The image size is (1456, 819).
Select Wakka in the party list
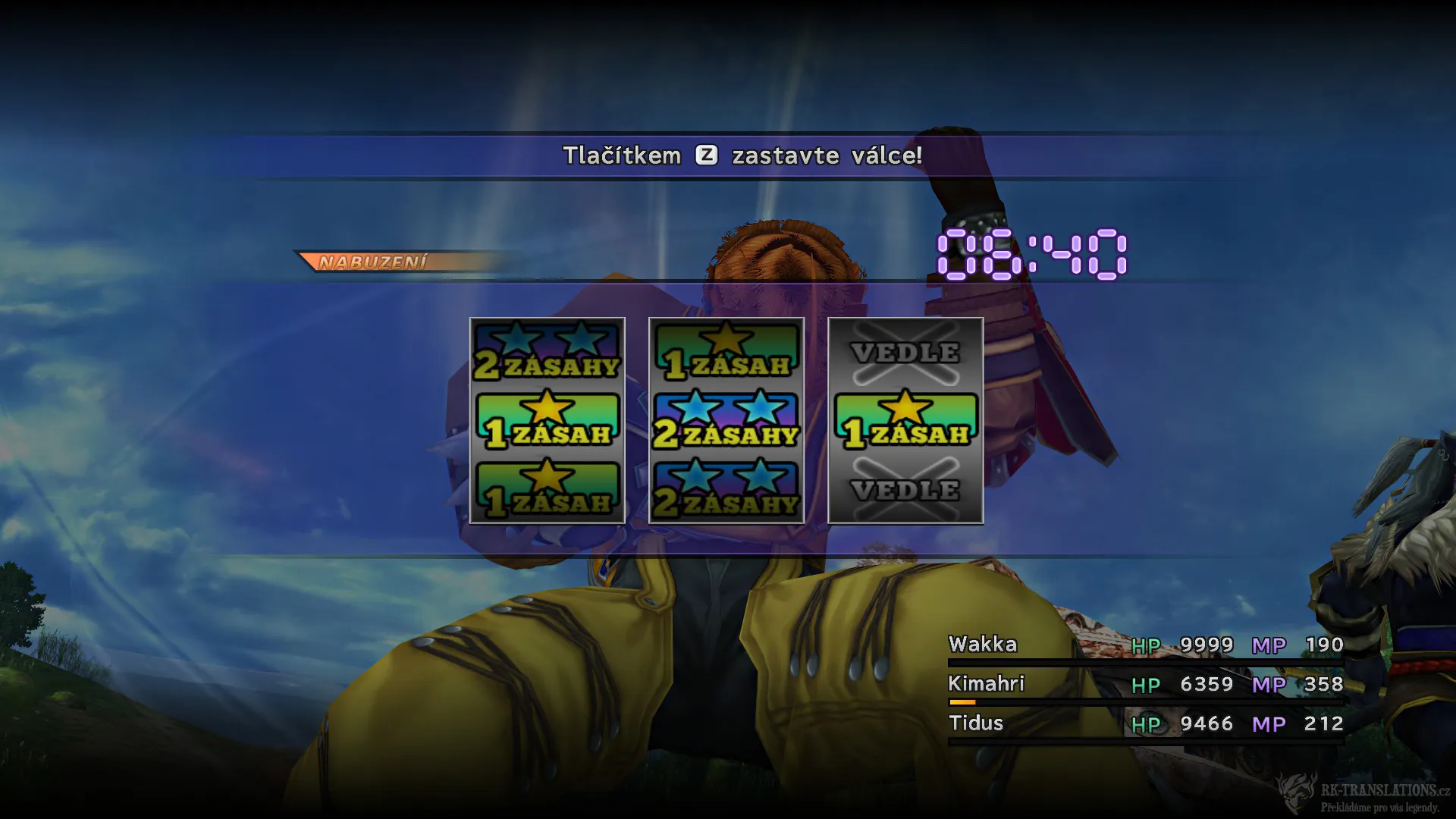pos(984,645)
